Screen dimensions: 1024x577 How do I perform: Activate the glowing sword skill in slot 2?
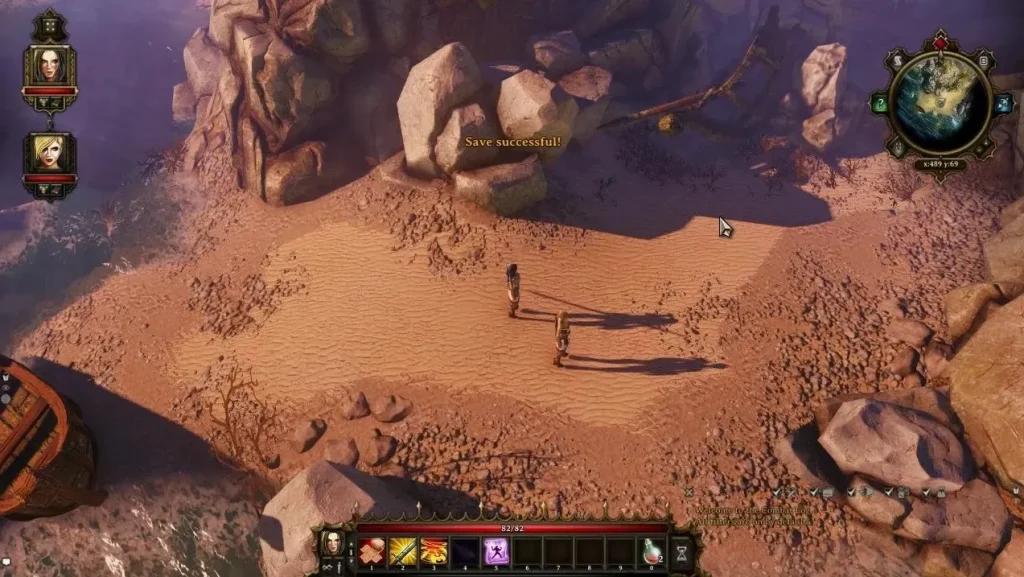pyautogui.click(x=402, y=551)
